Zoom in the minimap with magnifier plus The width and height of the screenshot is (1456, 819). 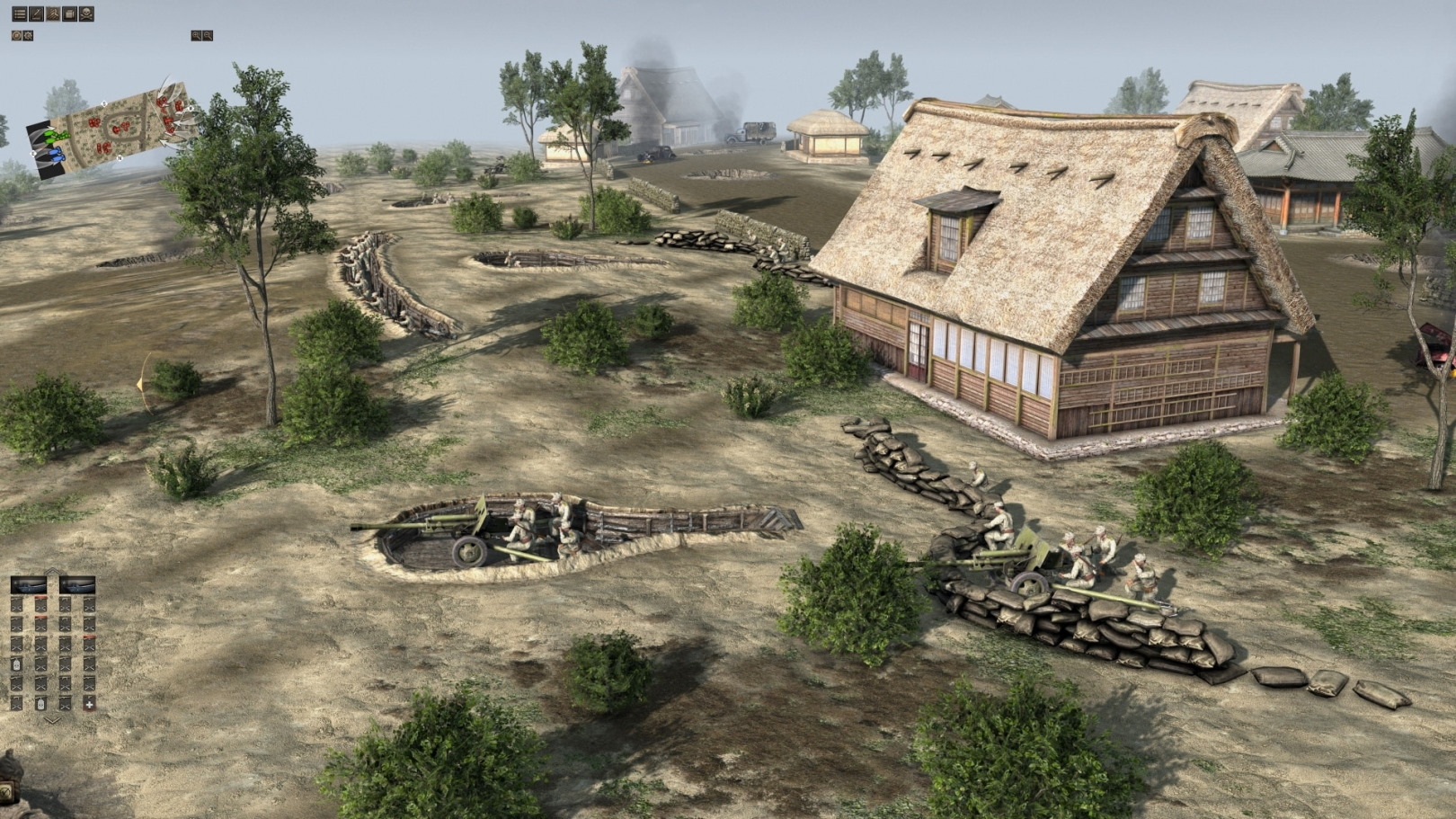(x=196, y=35)
